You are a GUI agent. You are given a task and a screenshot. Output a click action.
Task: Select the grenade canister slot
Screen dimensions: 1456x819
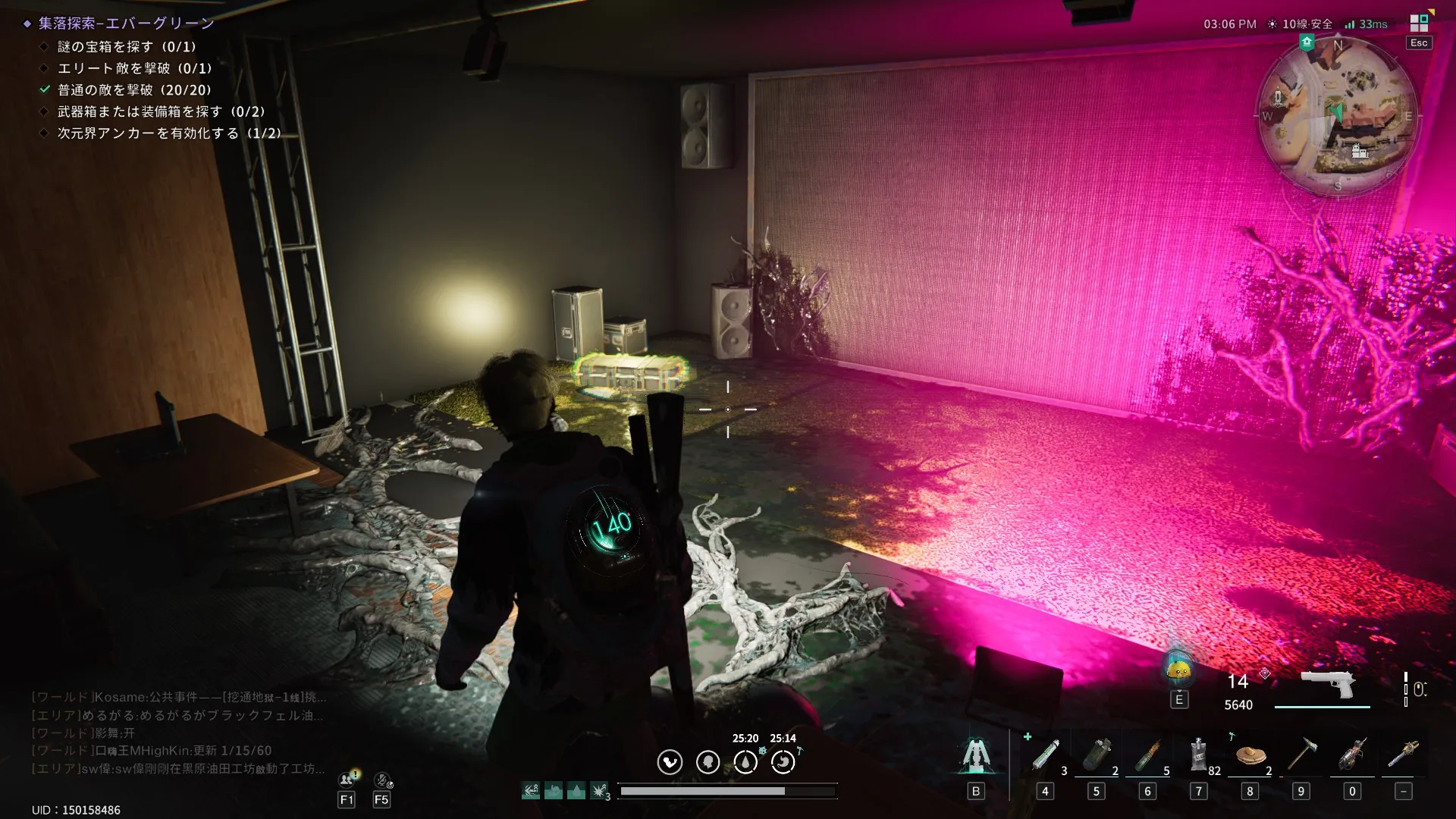click(1096, 755)
